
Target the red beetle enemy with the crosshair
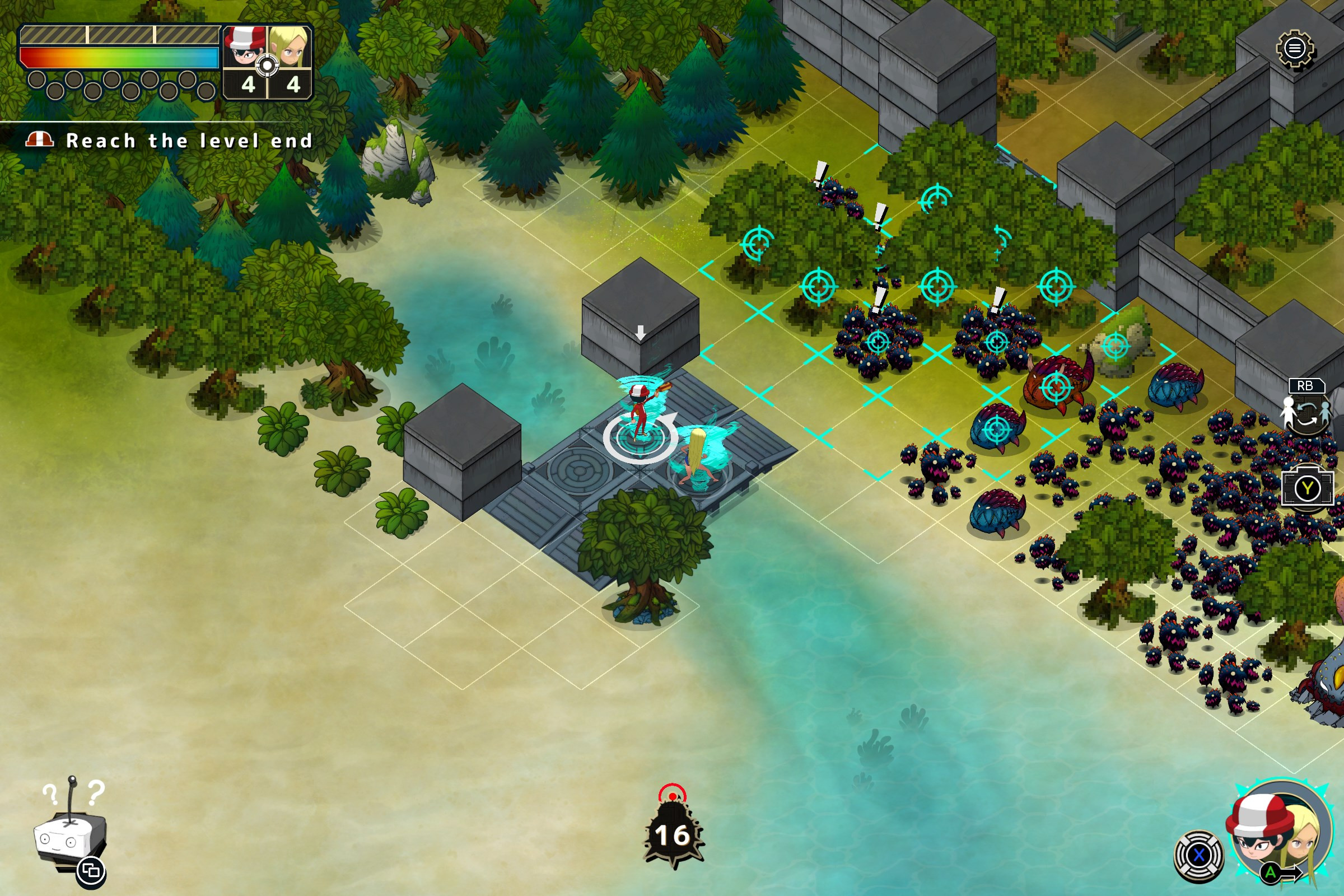tap(1056, 387)
